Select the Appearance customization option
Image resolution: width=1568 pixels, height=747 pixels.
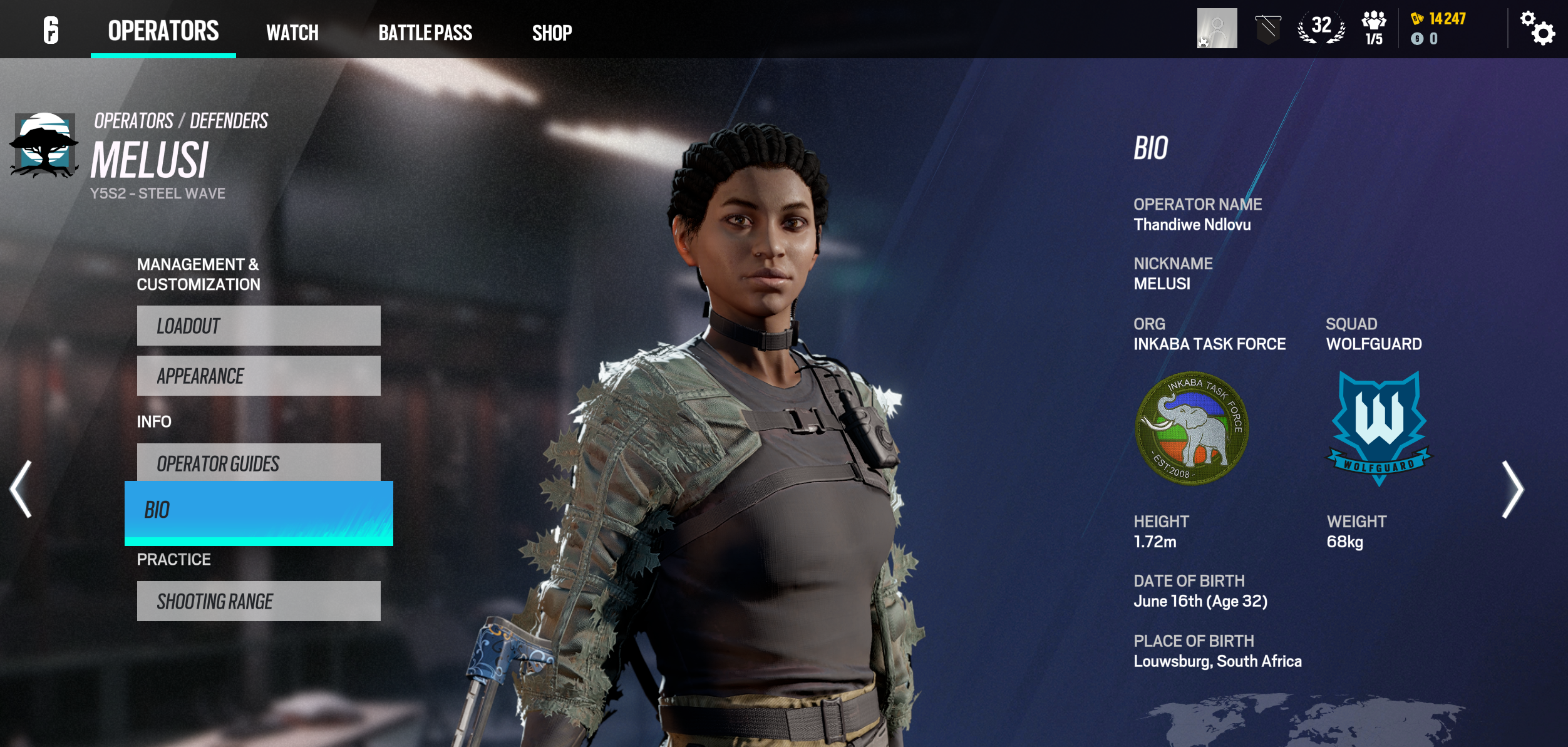pyautogui.click(x=259, y=376)
